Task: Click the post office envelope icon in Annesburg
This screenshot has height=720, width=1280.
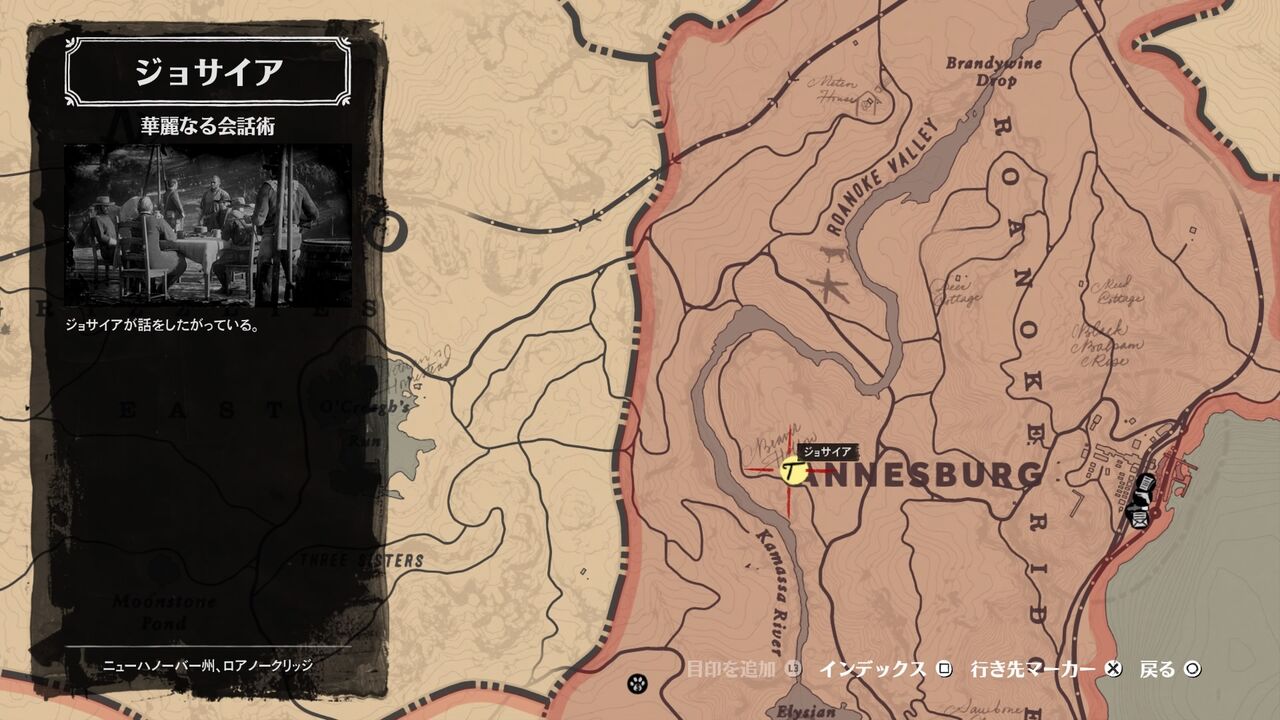Action: 1139,521
